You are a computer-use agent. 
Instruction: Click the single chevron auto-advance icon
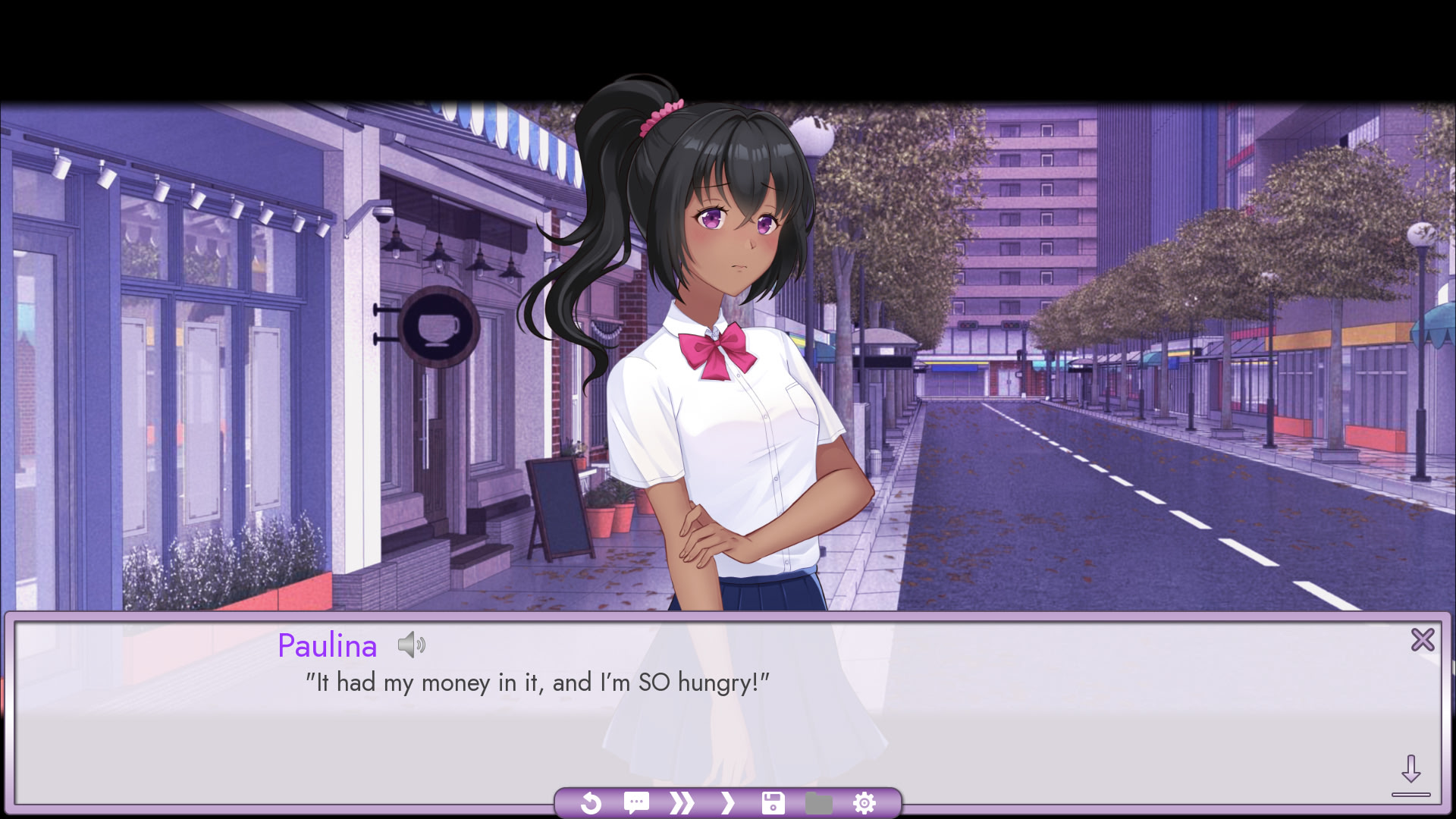pyautogui.click(x=727, y=802)
